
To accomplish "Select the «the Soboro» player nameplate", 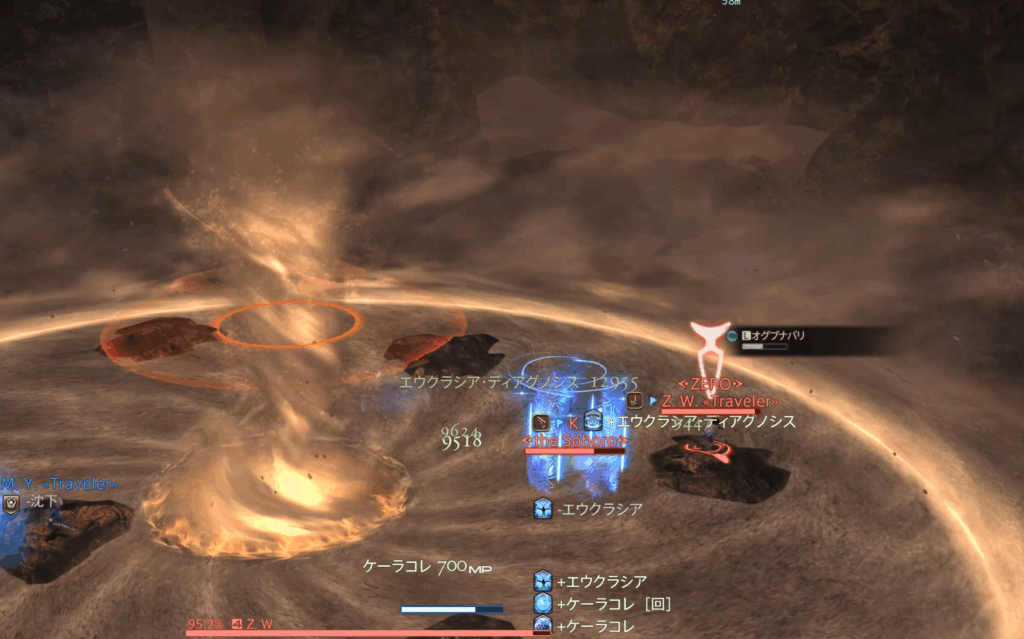I will coord(574,440).
